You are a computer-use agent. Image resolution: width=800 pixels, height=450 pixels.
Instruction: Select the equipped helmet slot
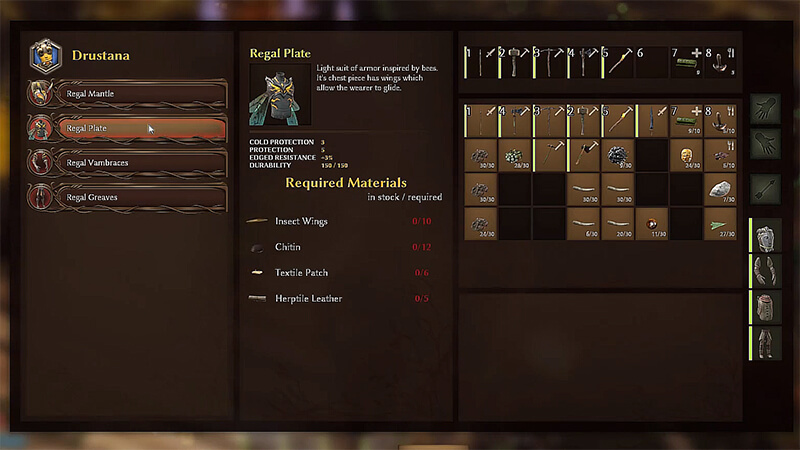tap(765, 238)
